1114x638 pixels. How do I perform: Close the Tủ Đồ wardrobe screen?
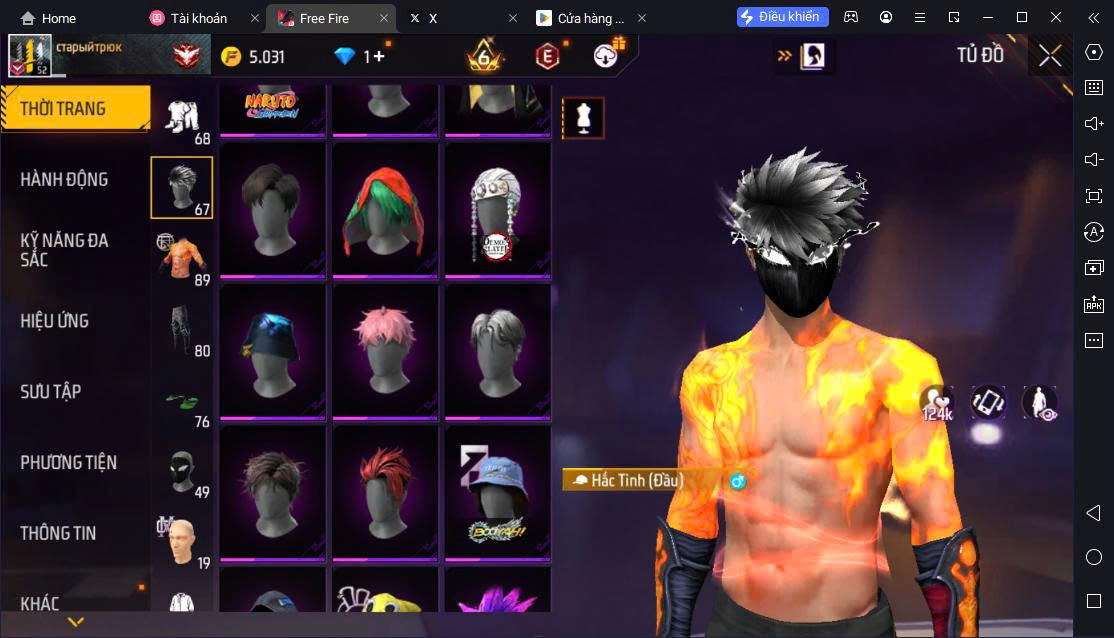tap(1050, 56)
